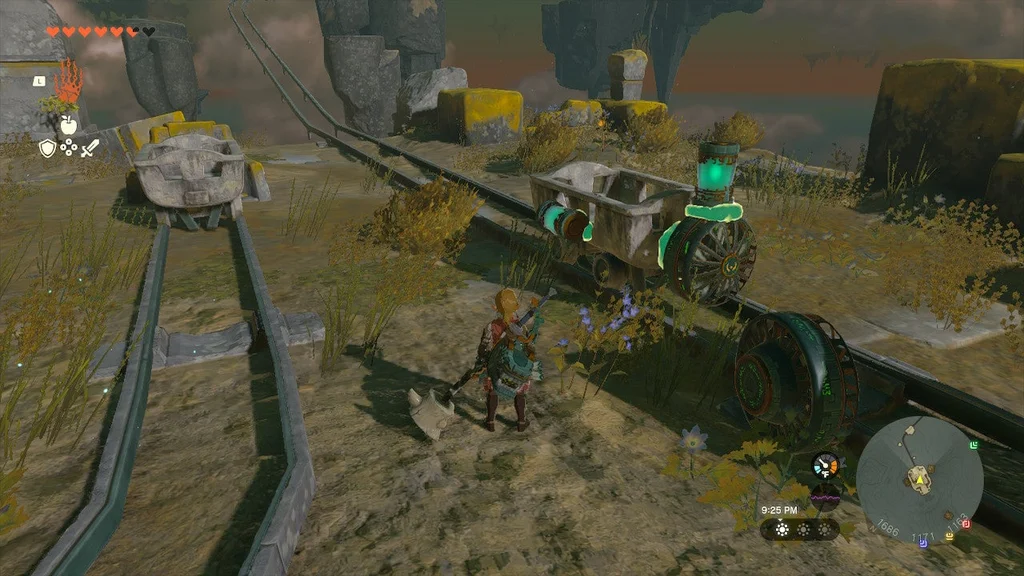Open the shield quick-select icon
This screenshot has height=576, width=1024.
47,148
